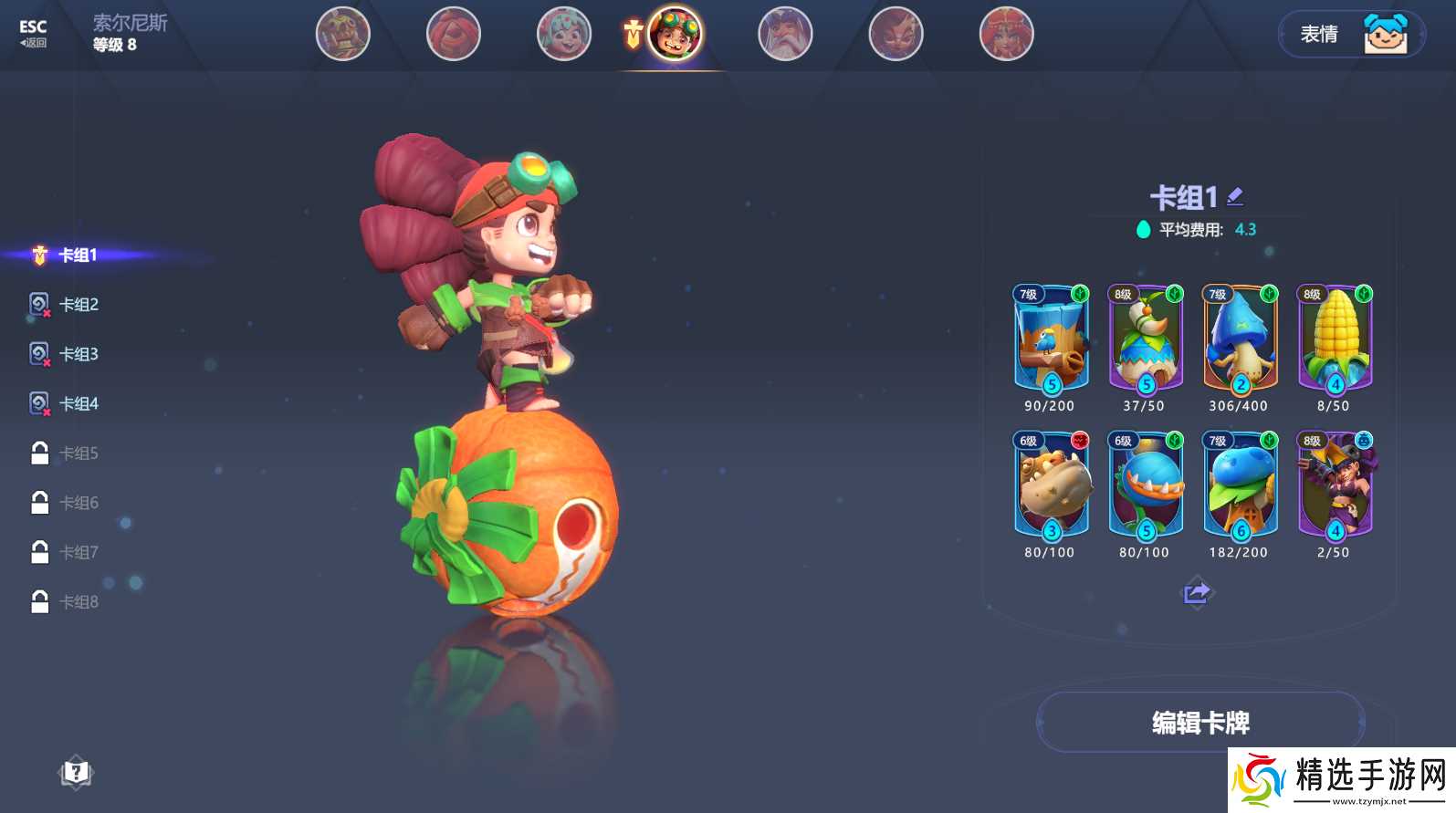Rename deck with the pencil icon

click(1235, 195)
